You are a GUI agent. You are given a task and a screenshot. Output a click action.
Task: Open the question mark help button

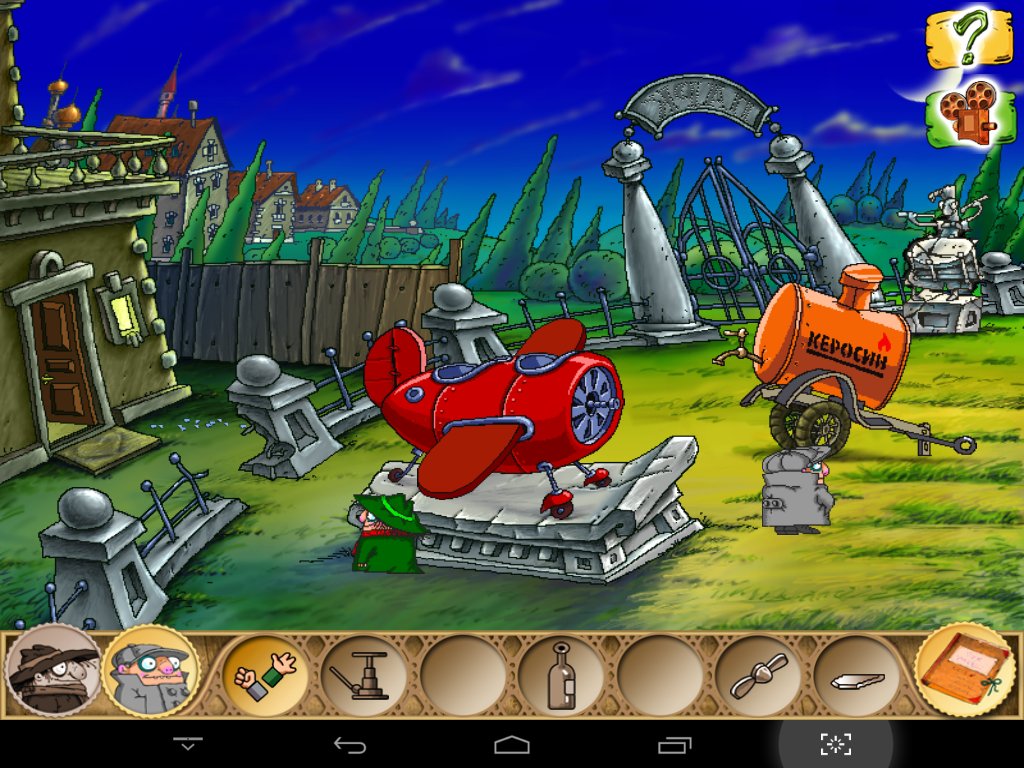click(x=968, y=40)
